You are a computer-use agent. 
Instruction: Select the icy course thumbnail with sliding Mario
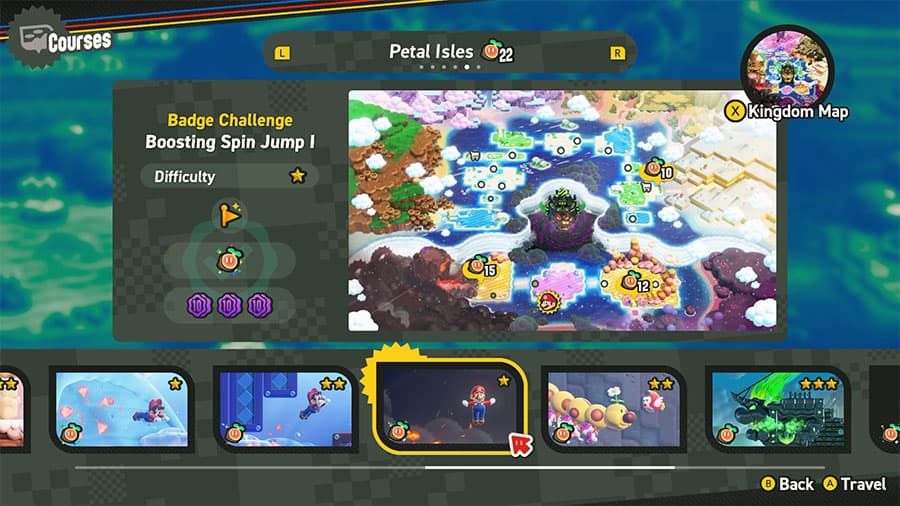[x=122, y=407]
